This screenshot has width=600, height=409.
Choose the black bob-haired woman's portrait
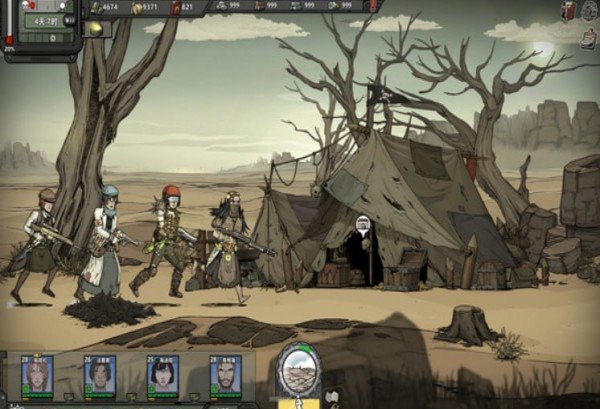coord(162,374)
